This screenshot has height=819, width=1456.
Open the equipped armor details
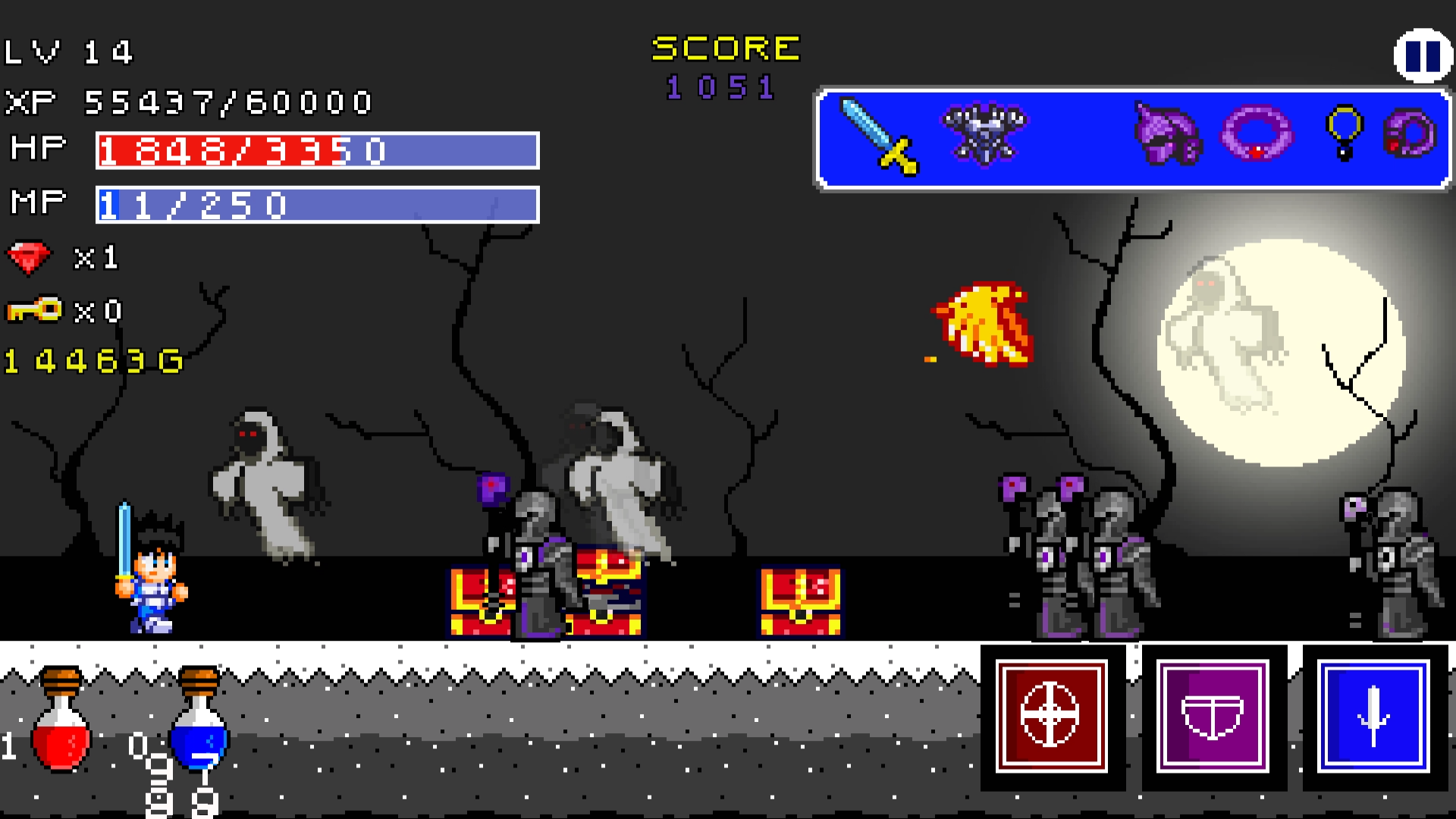(x=982, y=136)
